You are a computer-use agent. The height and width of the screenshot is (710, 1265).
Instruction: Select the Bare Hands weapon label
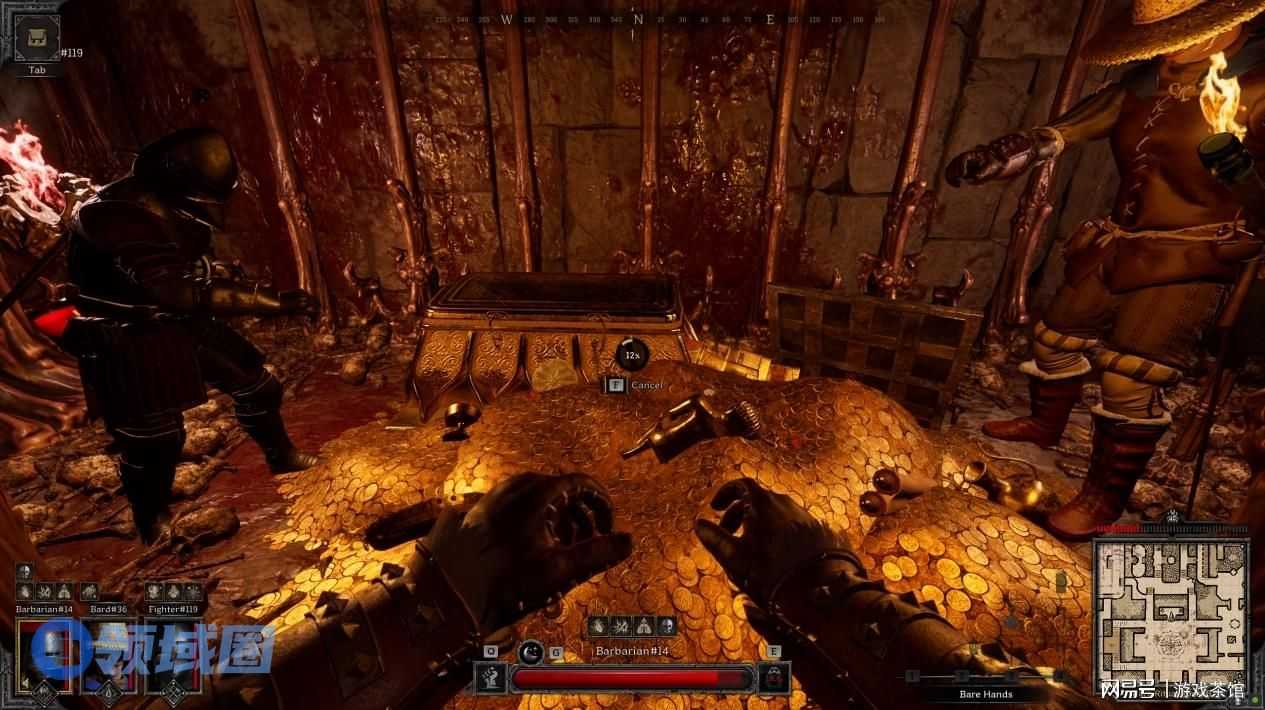click(x=986, y=693)
